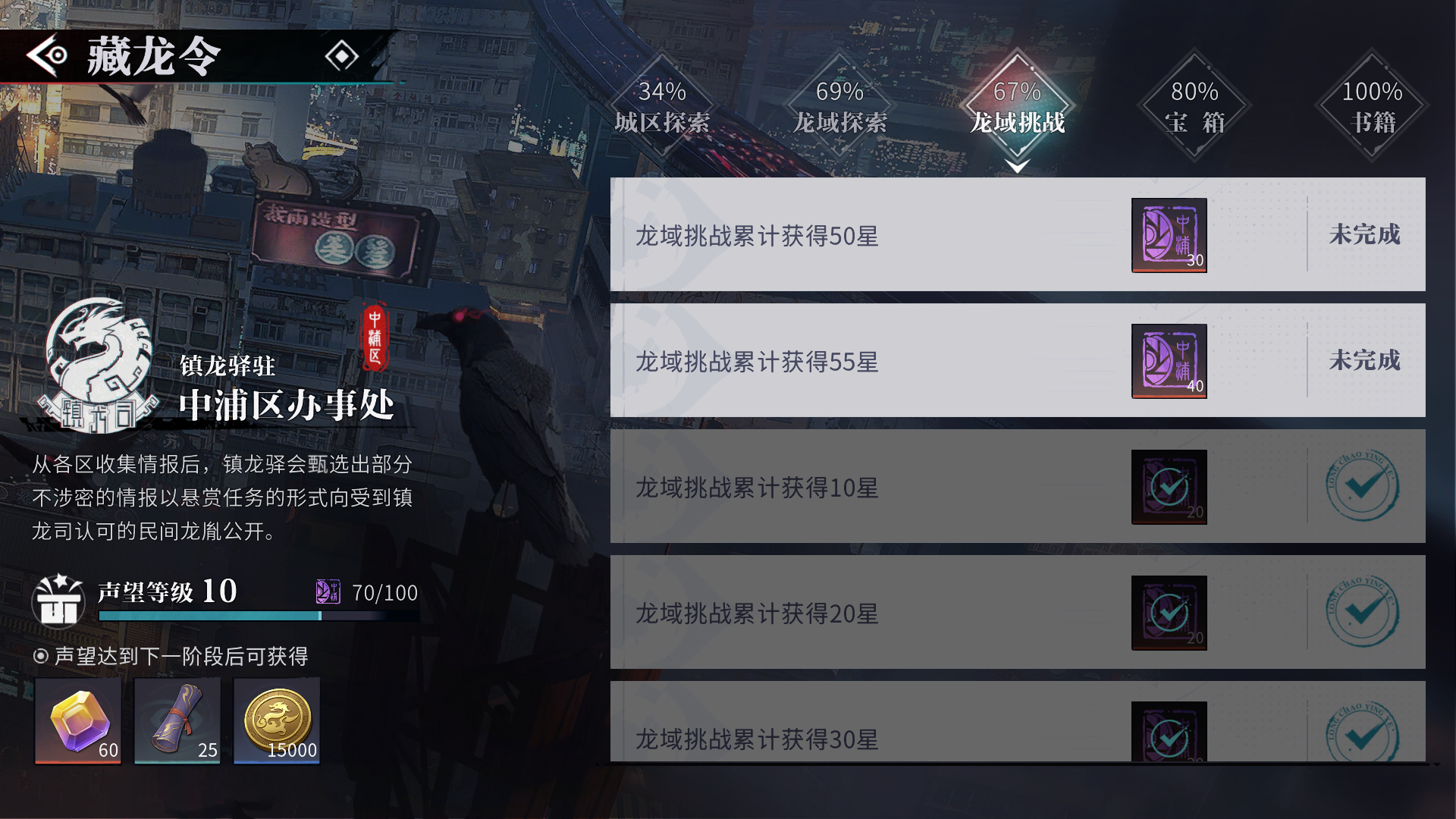Open the 宝箱 category
Image resolution: width=1456 pixels, height=819 pixels.
(1194, 106)
